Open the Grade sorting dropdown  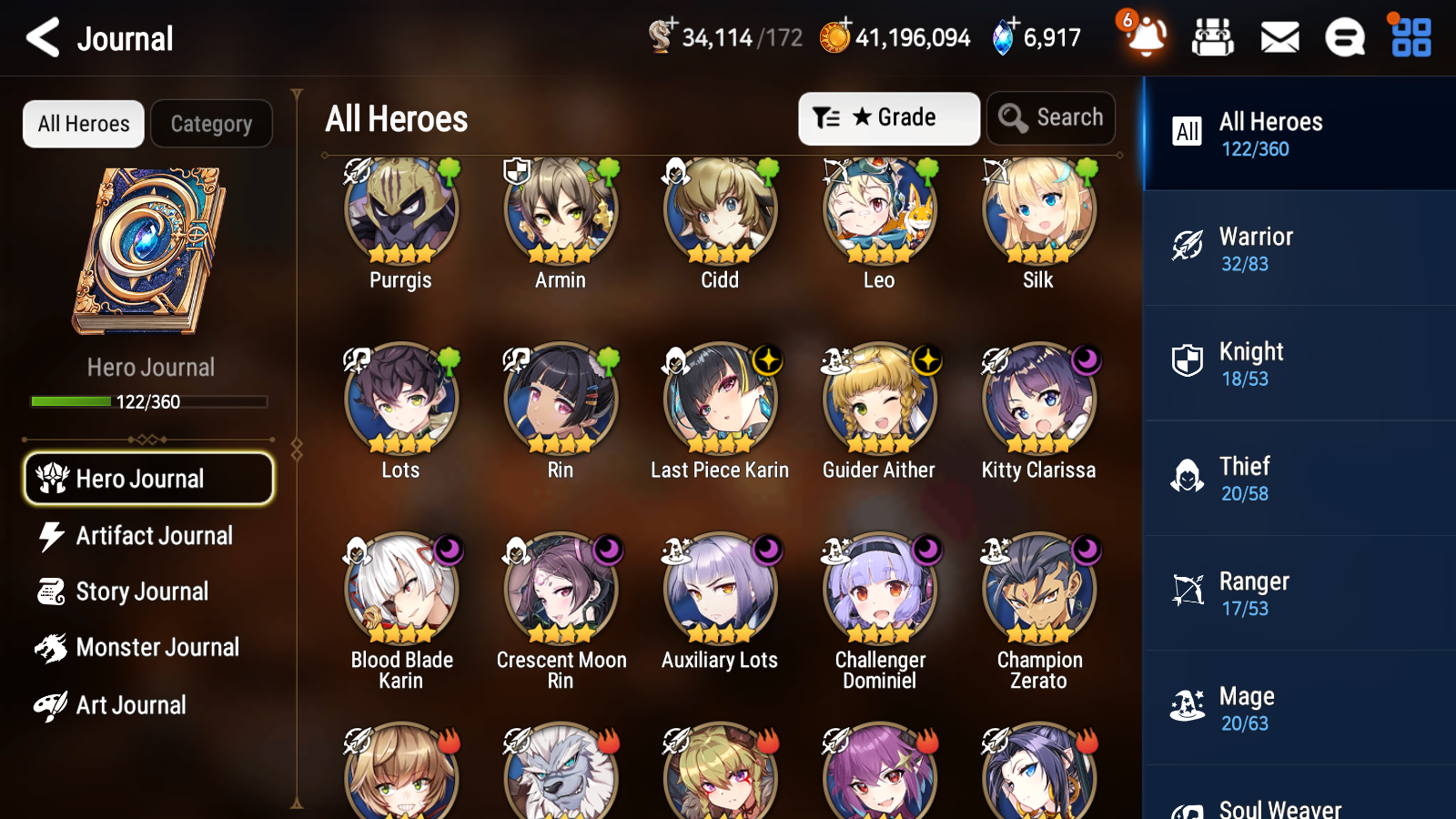[888, 117]
